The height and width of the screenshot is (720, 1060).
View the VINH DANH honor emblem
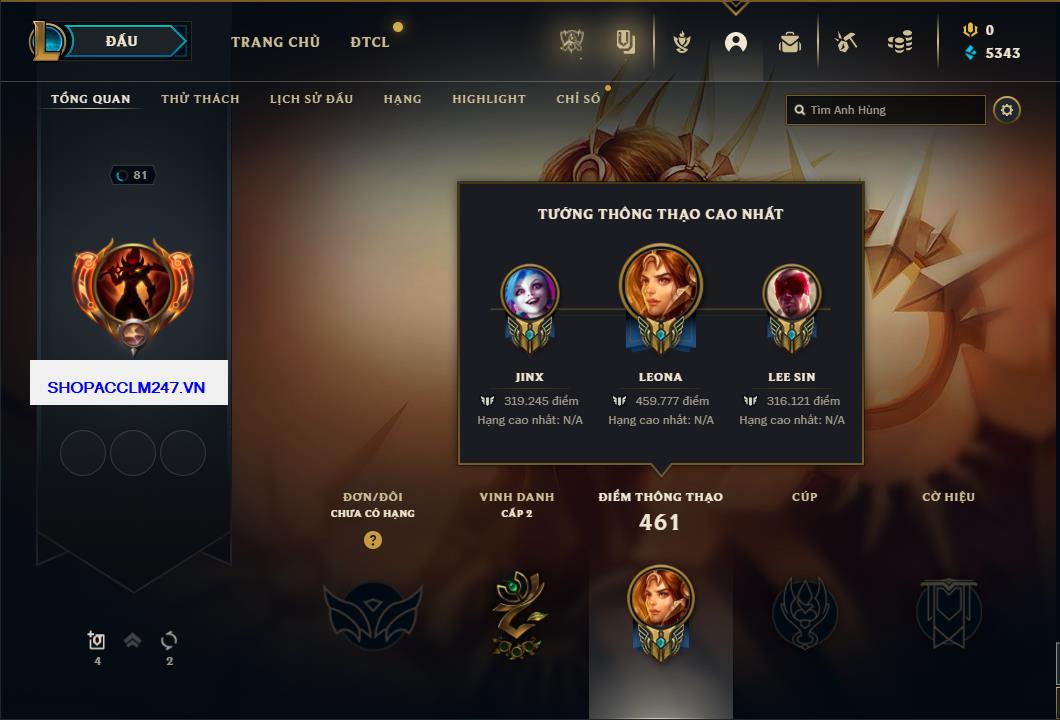517,612
